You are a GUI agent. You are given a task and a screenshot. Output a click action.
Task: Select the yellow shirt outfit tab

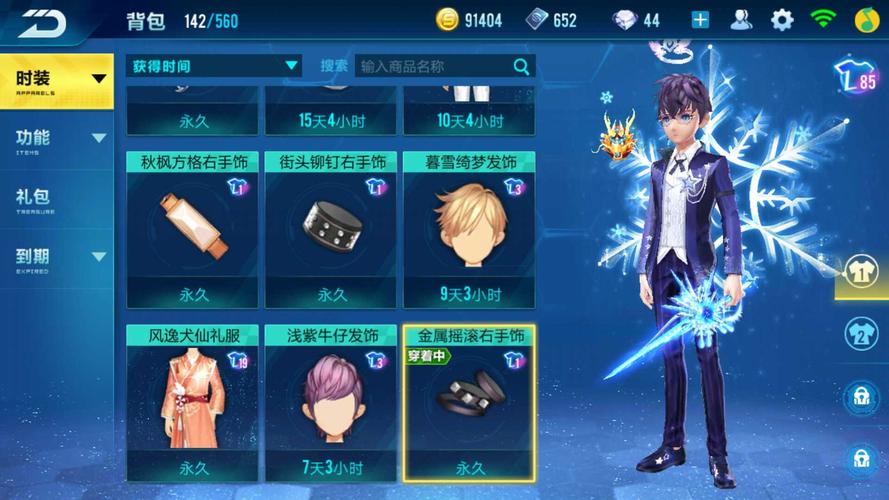(861, 273)
